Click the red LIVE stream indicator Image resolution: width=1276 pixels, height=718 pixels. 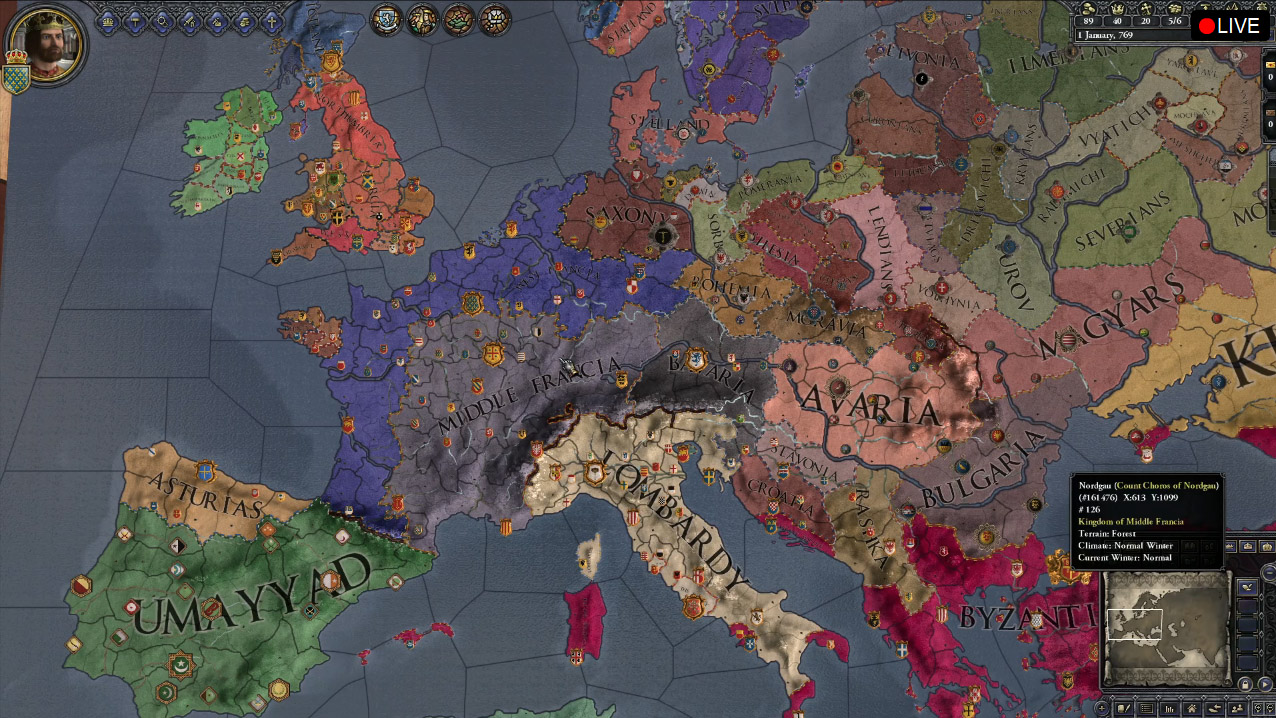click(1229, 26)
